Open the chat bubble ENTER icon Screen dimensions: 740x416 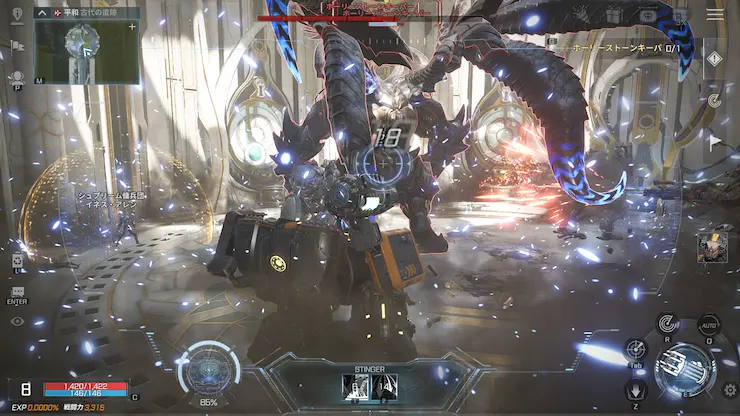pos(17,292)
